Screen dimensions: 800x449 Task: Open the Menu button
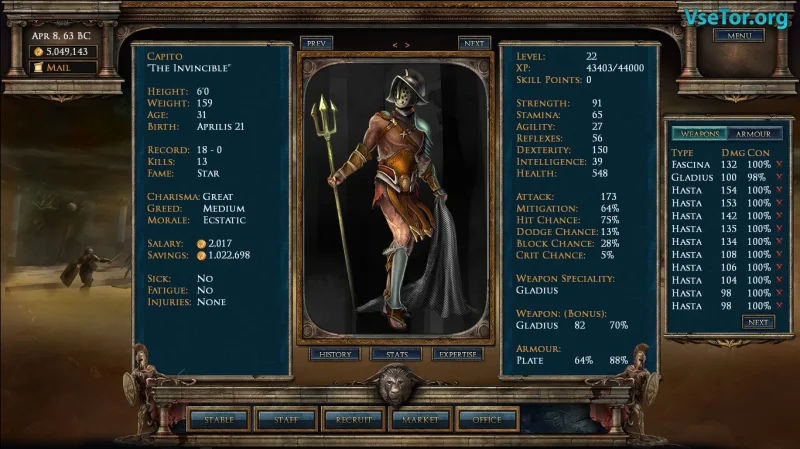coord(738,36)
